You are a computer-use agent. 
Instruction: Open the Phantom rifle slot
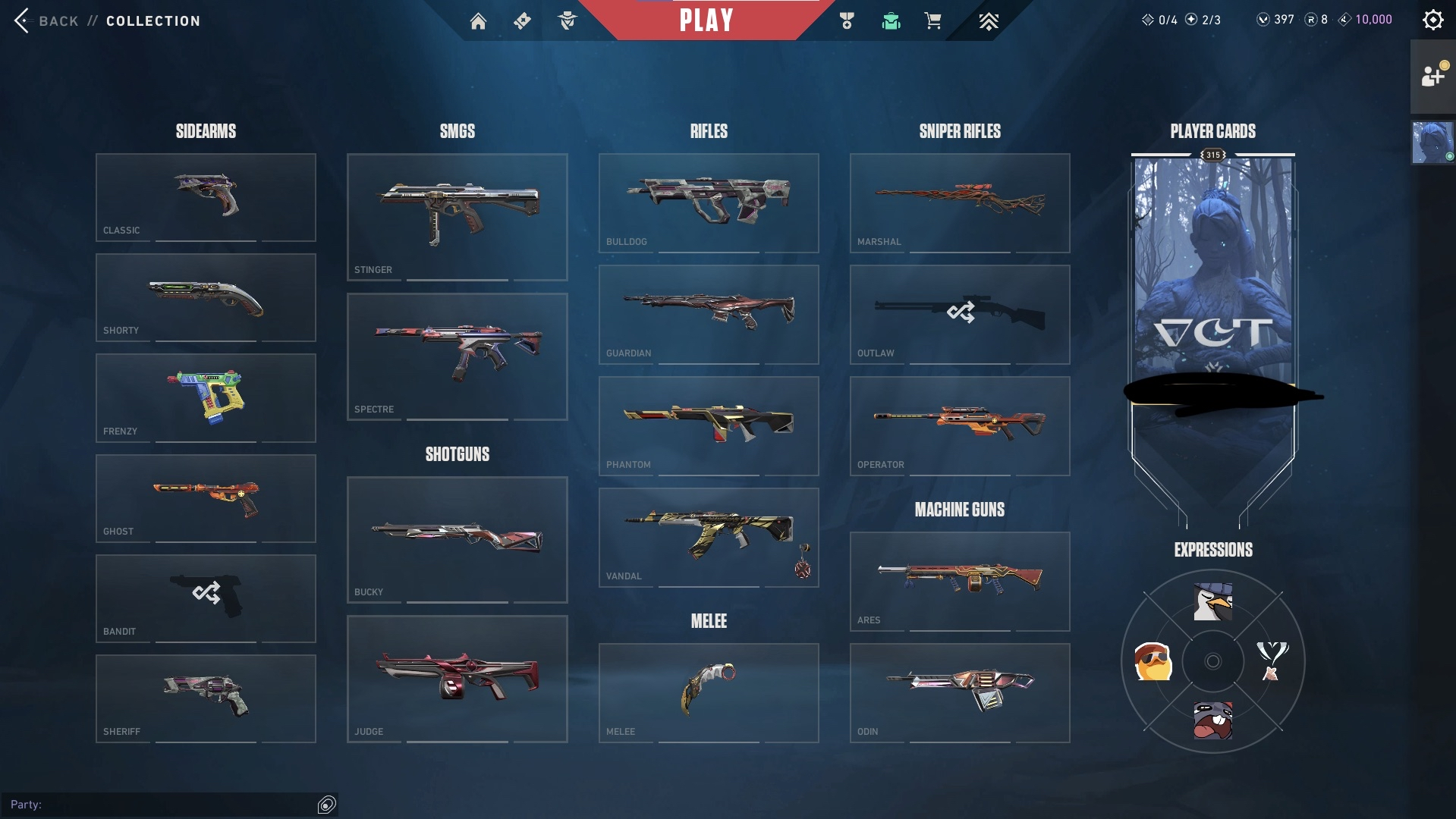click(x=709, y=425)
